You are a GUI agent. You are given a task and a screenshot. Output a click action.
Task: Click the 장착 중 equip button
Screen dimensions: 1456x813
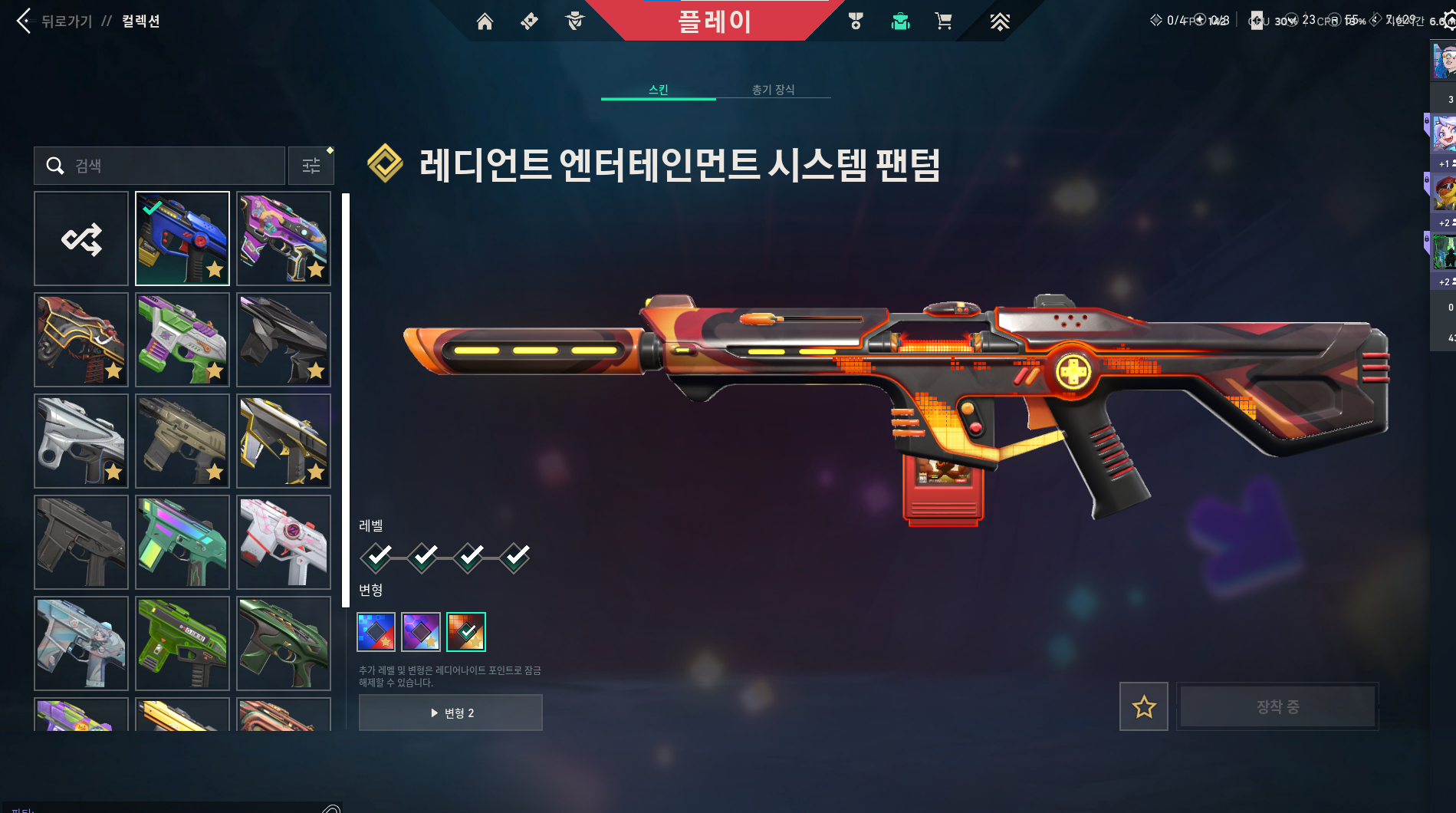(1277, 706)
